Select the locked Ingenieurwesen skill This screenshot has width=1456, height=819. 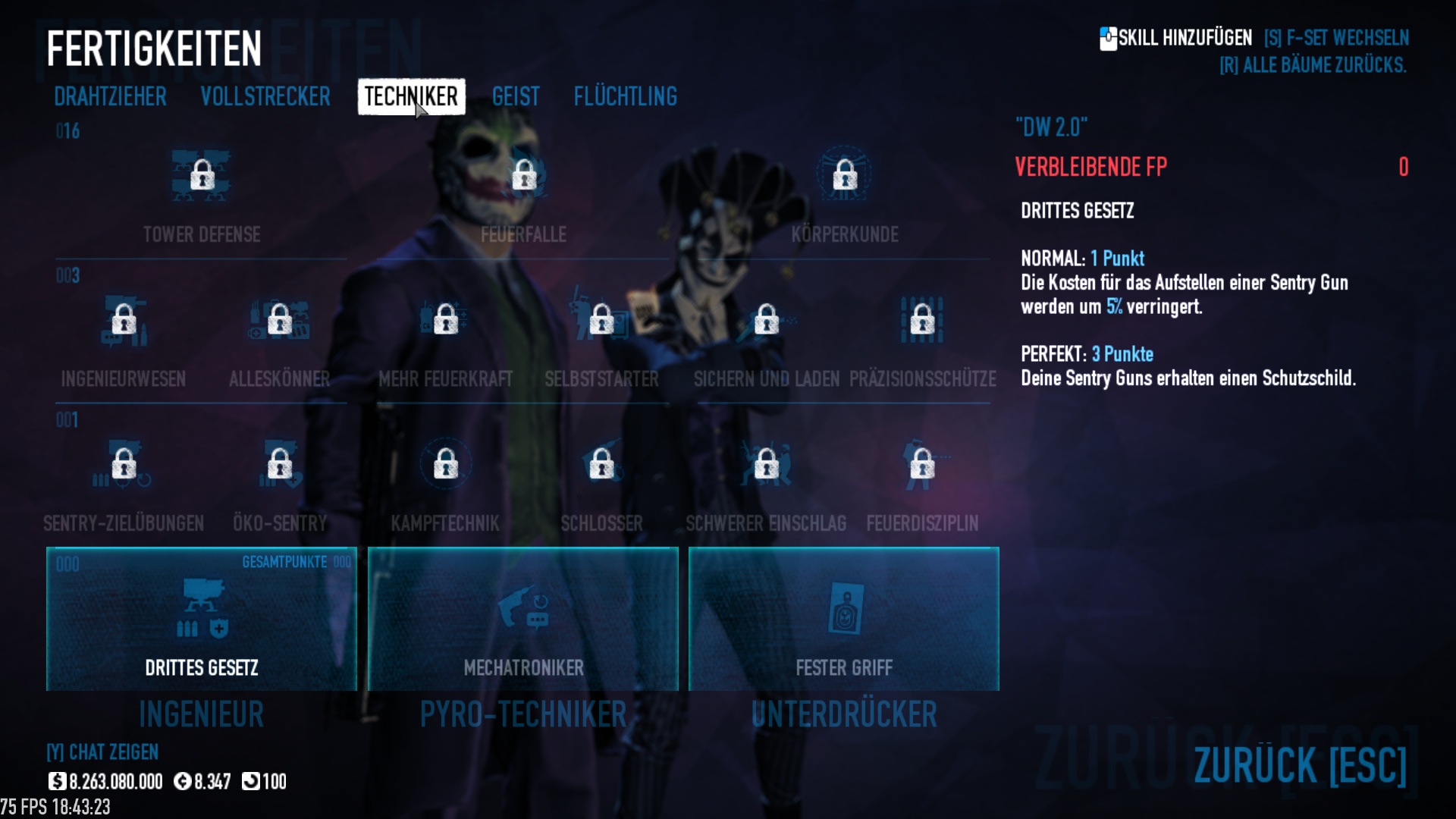pos(124,321)
